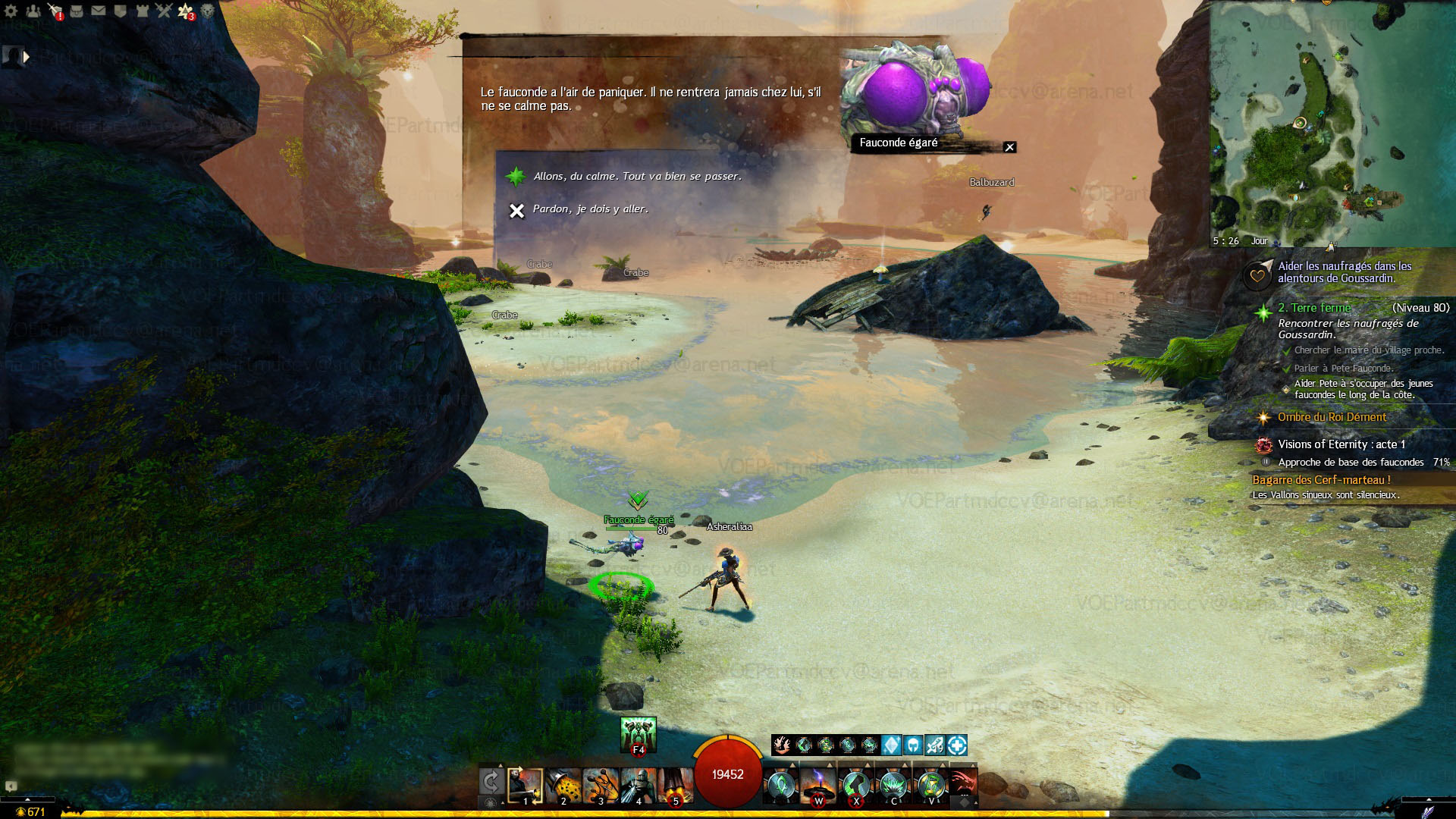
Task: Open the inventory bag icon
Action: tap(77, 11)
